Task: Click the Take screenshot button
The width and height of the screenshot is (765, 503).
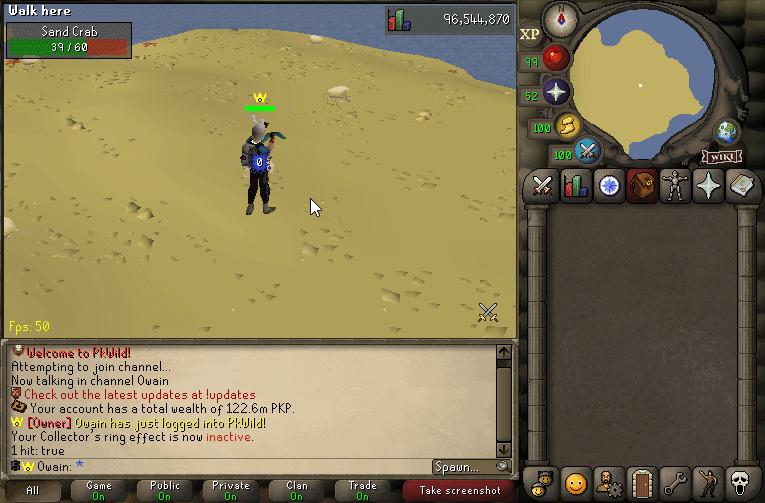Action: [459, 490]
